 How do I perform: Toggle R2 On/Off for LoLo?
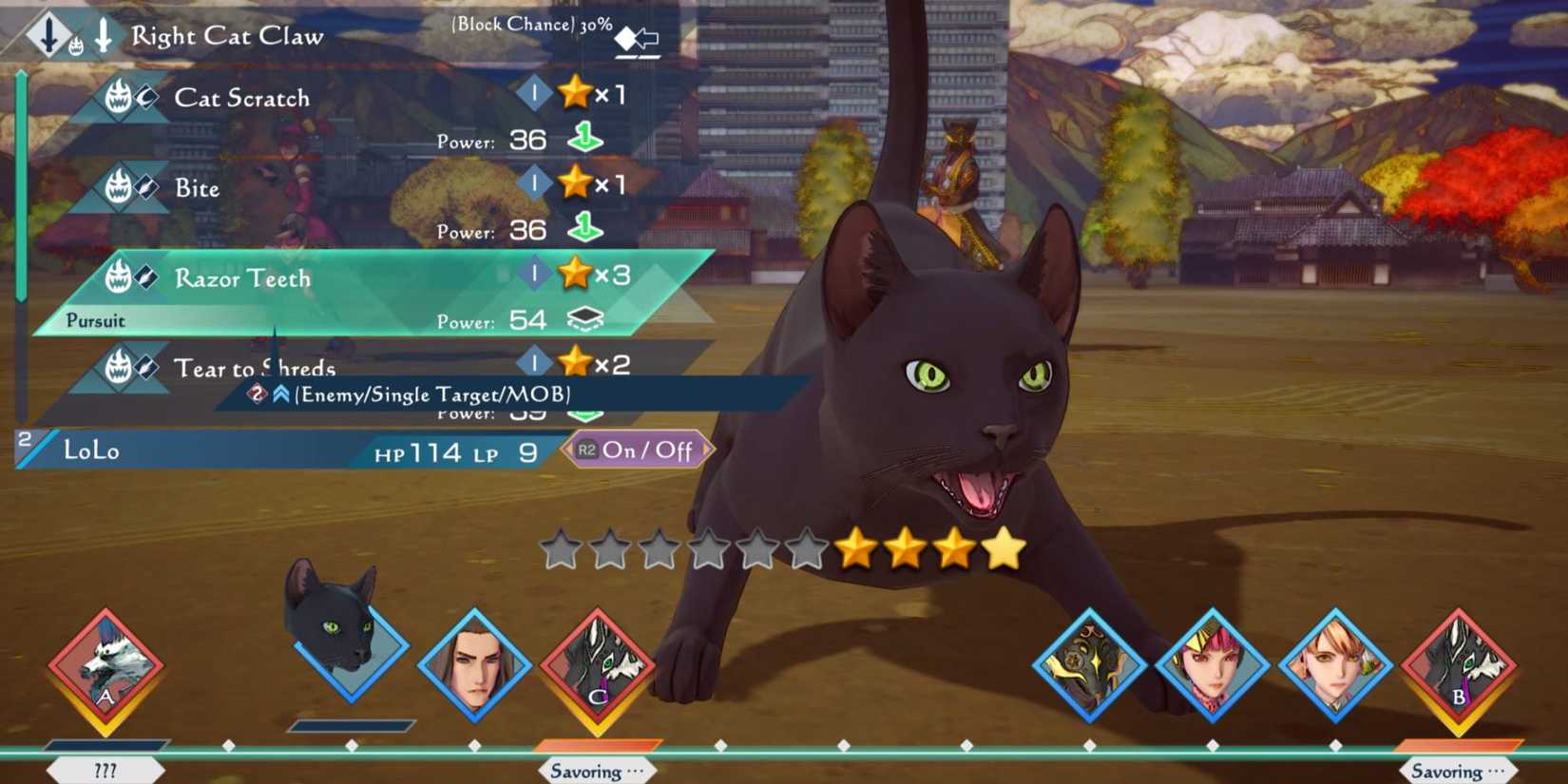tap(637, 450)
